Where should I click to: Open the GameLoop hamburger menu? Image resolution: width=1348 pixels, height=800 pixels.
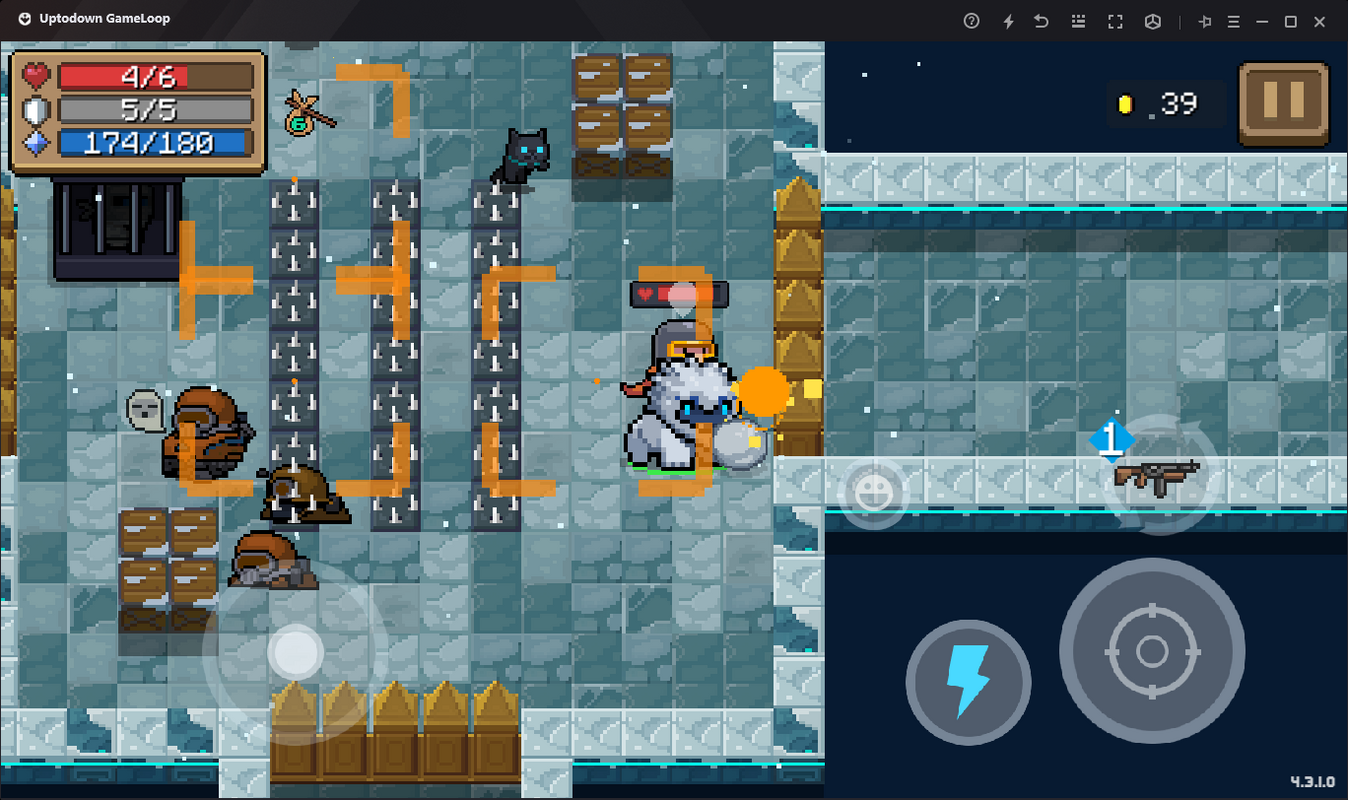[1234, 20]
